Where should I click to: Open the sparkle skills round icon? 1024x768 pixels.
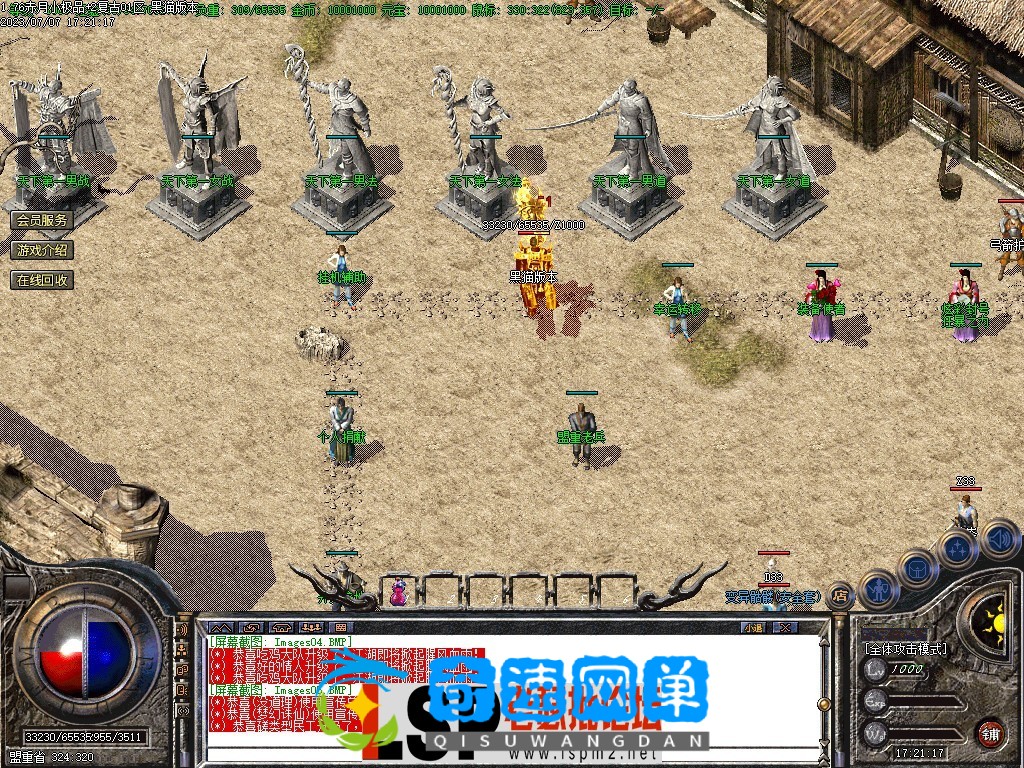pos(958,549)
